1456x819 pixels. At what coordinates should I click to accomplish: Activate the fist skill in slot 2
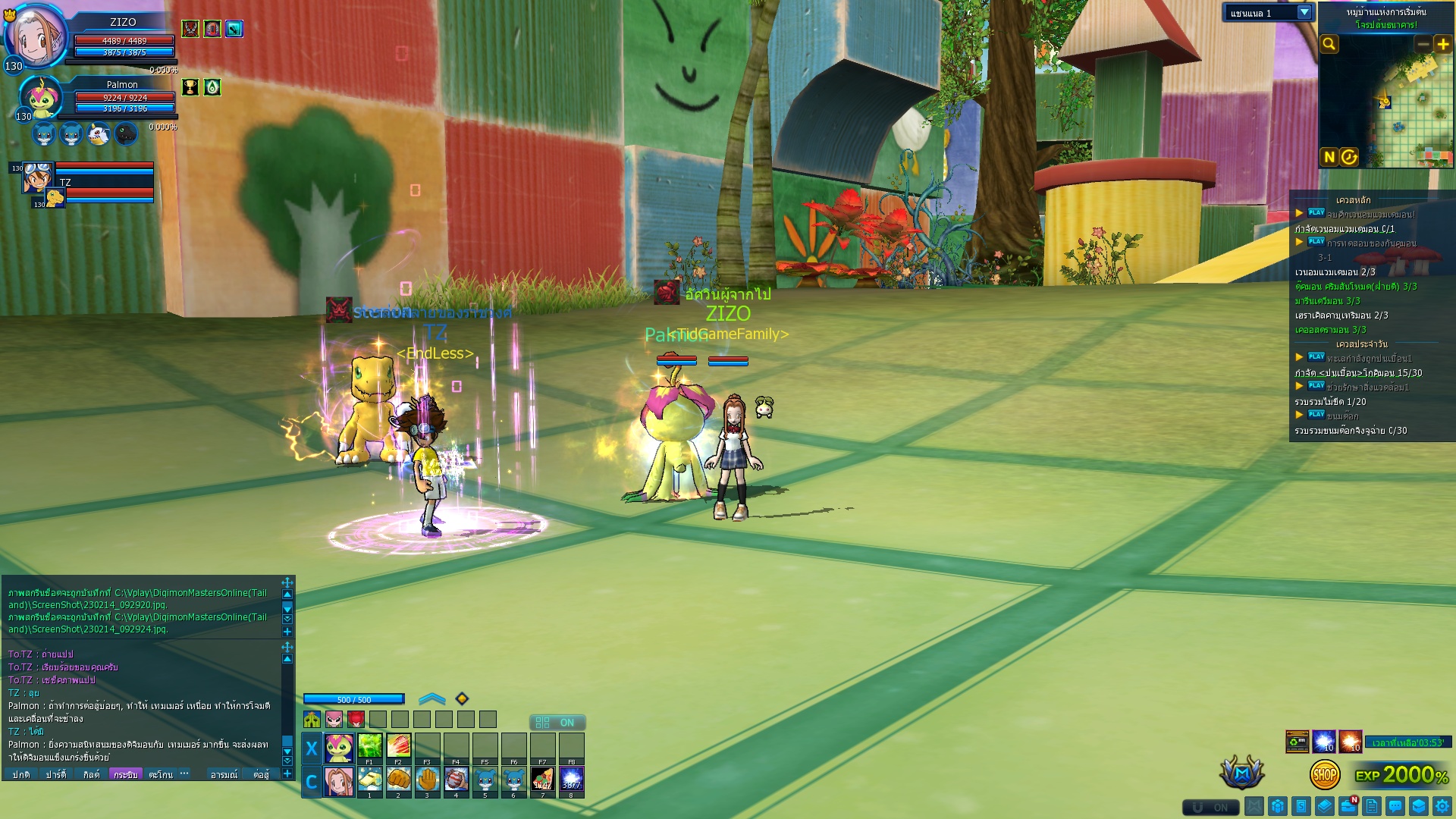pyautogui.click(x=398, y=780)
